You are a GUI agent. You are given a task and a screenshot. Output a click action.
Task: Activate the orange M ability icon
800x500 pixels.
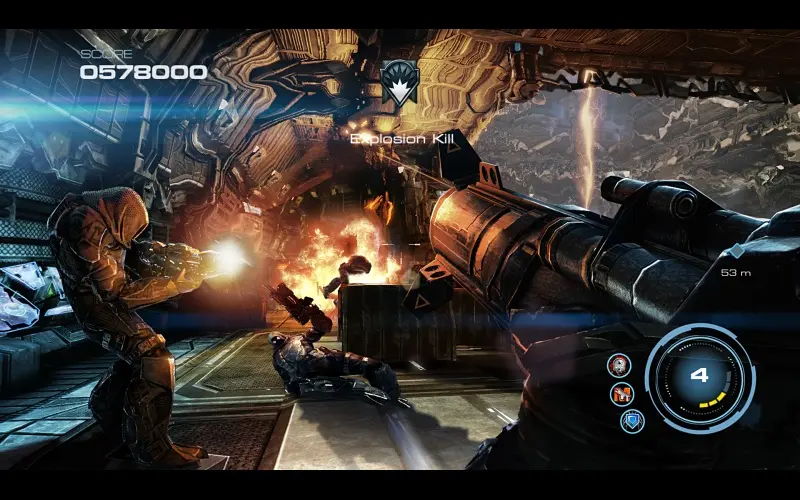click(x=622, y=394)
